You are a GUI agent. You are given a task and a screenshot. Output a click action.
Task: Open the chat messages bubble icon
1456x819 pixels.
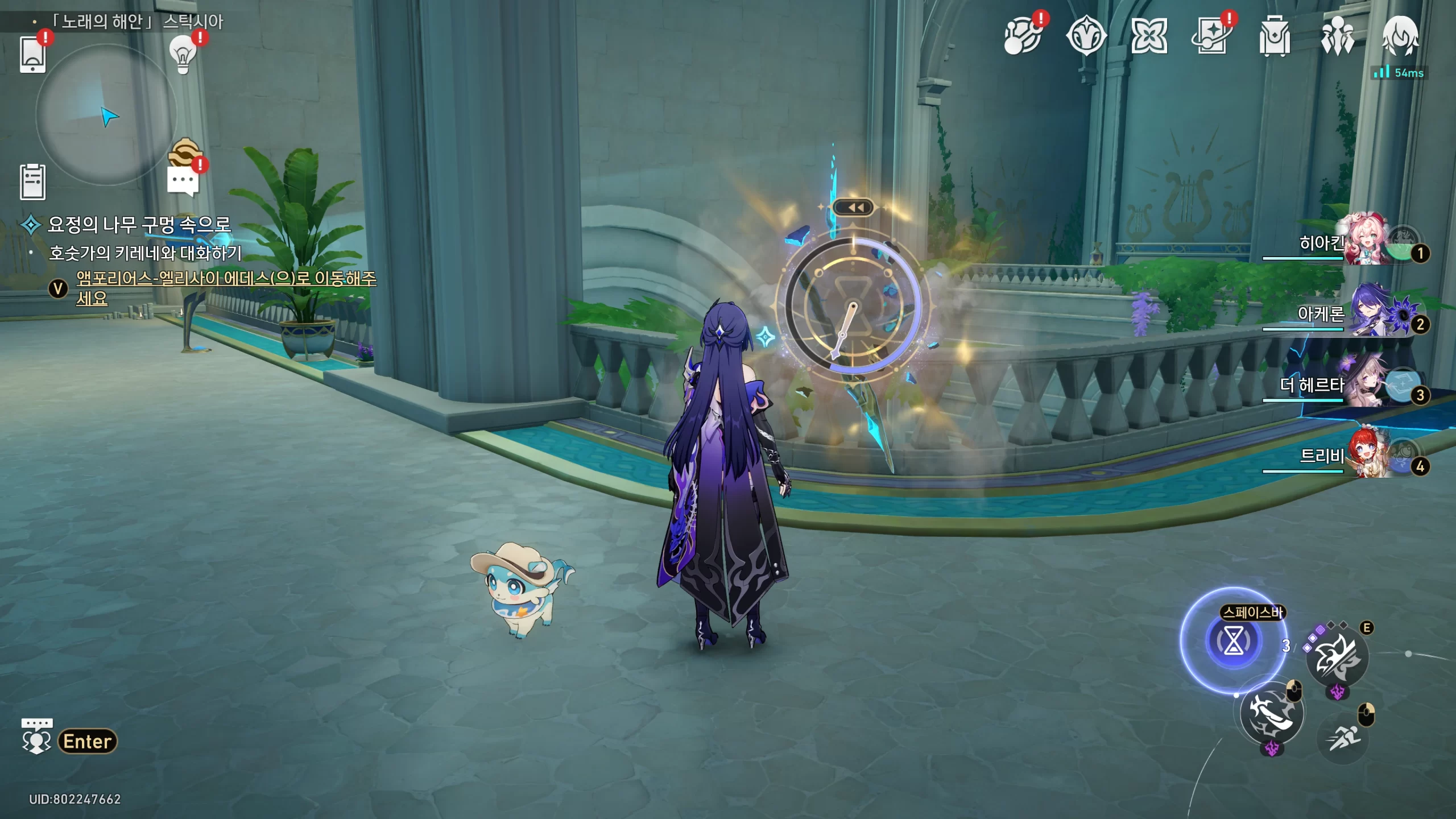[x=183, y=181]
